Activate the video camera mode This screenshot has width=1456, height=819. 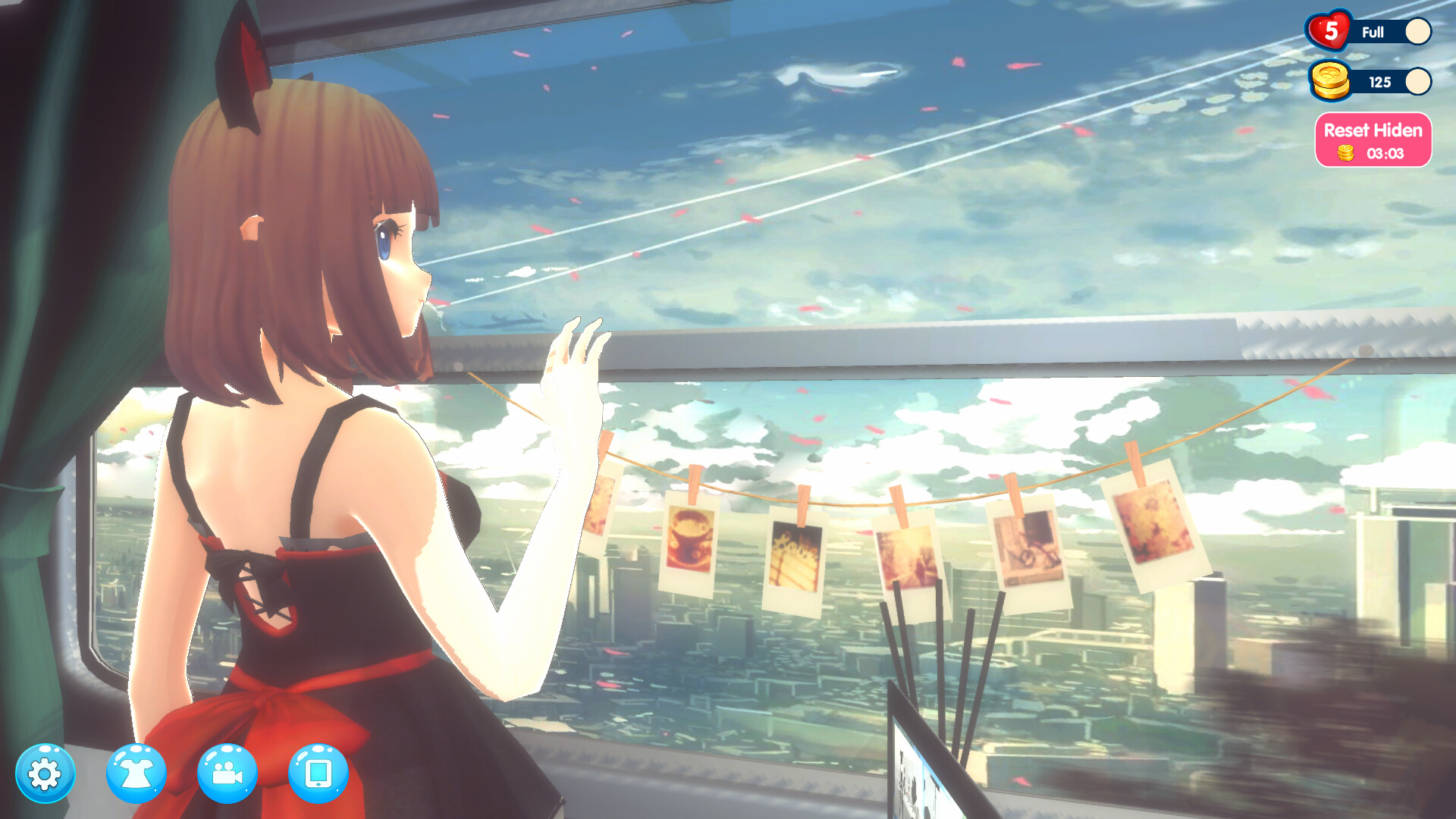[227, 772]
